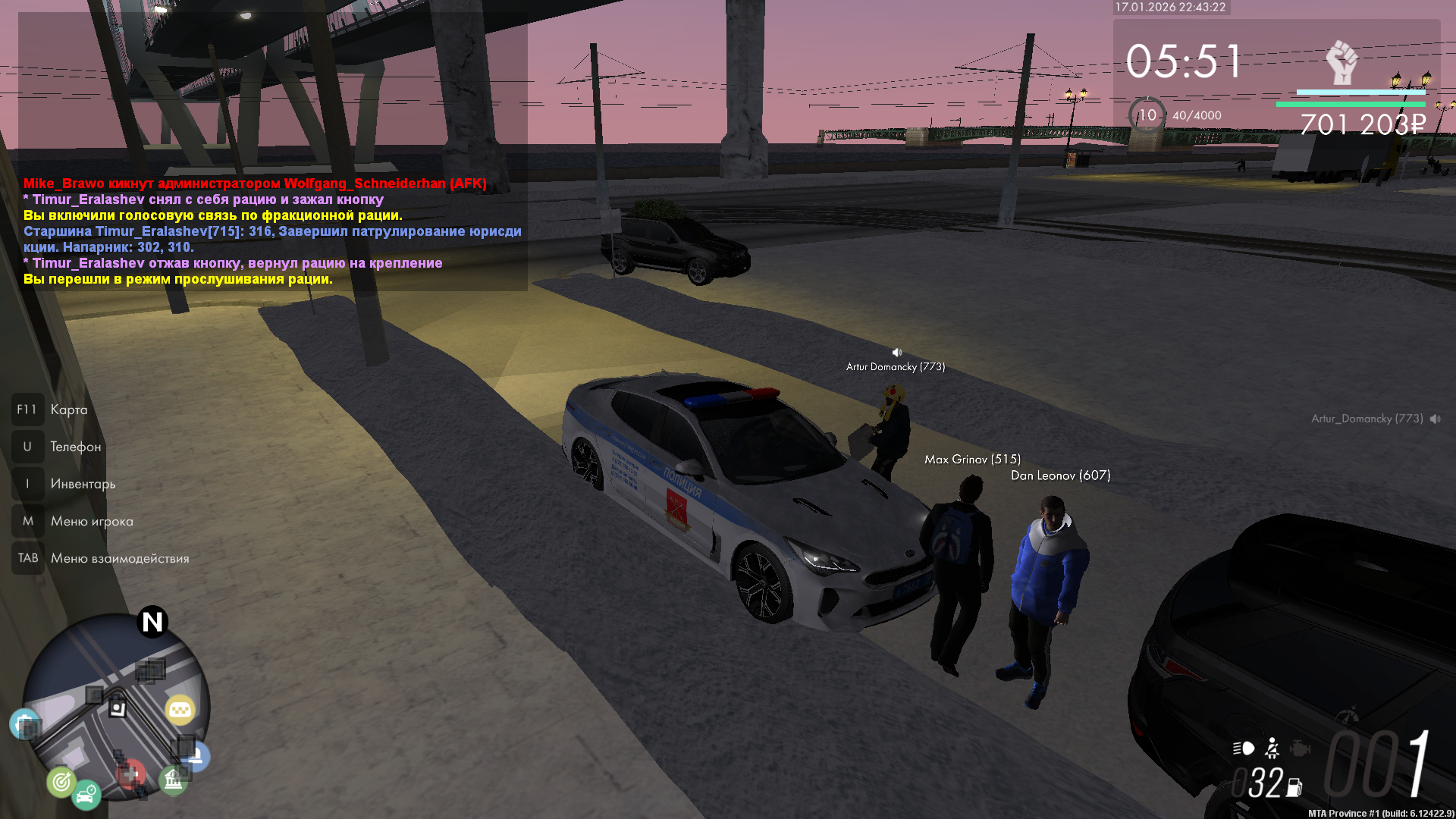The width and height of the screenshot is (1456, 819).
Task: Click the black N compass indicator
Action: [x=152, y=622]
